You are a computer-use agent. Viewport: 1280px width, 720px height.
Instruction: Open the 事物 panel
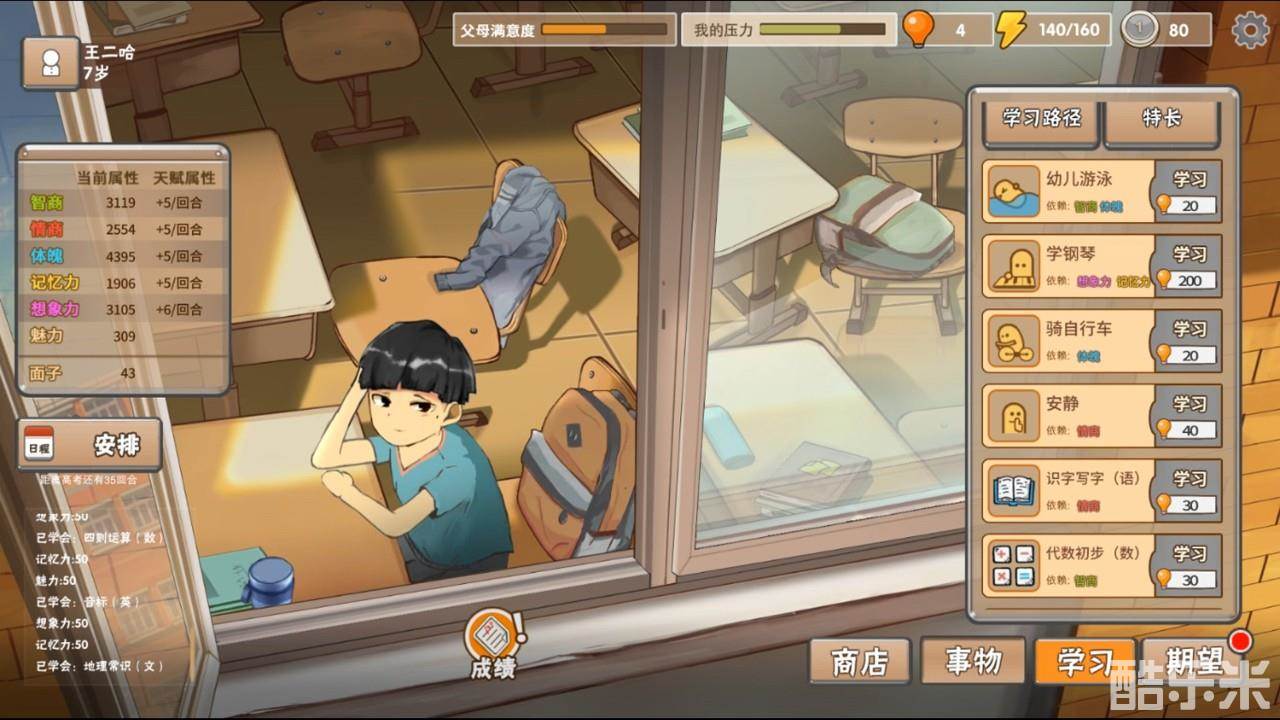point(975,660)
